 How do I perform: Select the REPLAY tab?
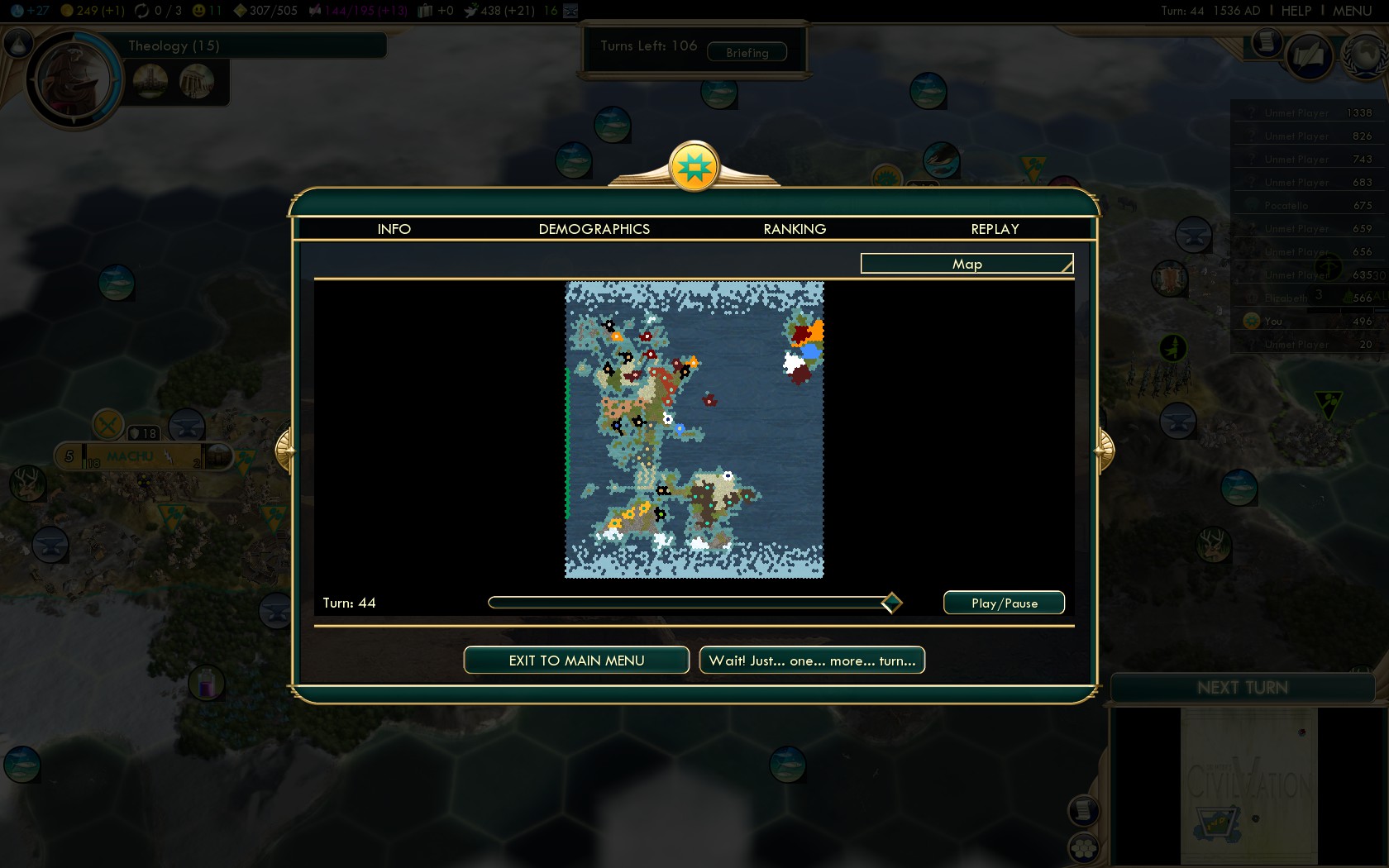995,229
